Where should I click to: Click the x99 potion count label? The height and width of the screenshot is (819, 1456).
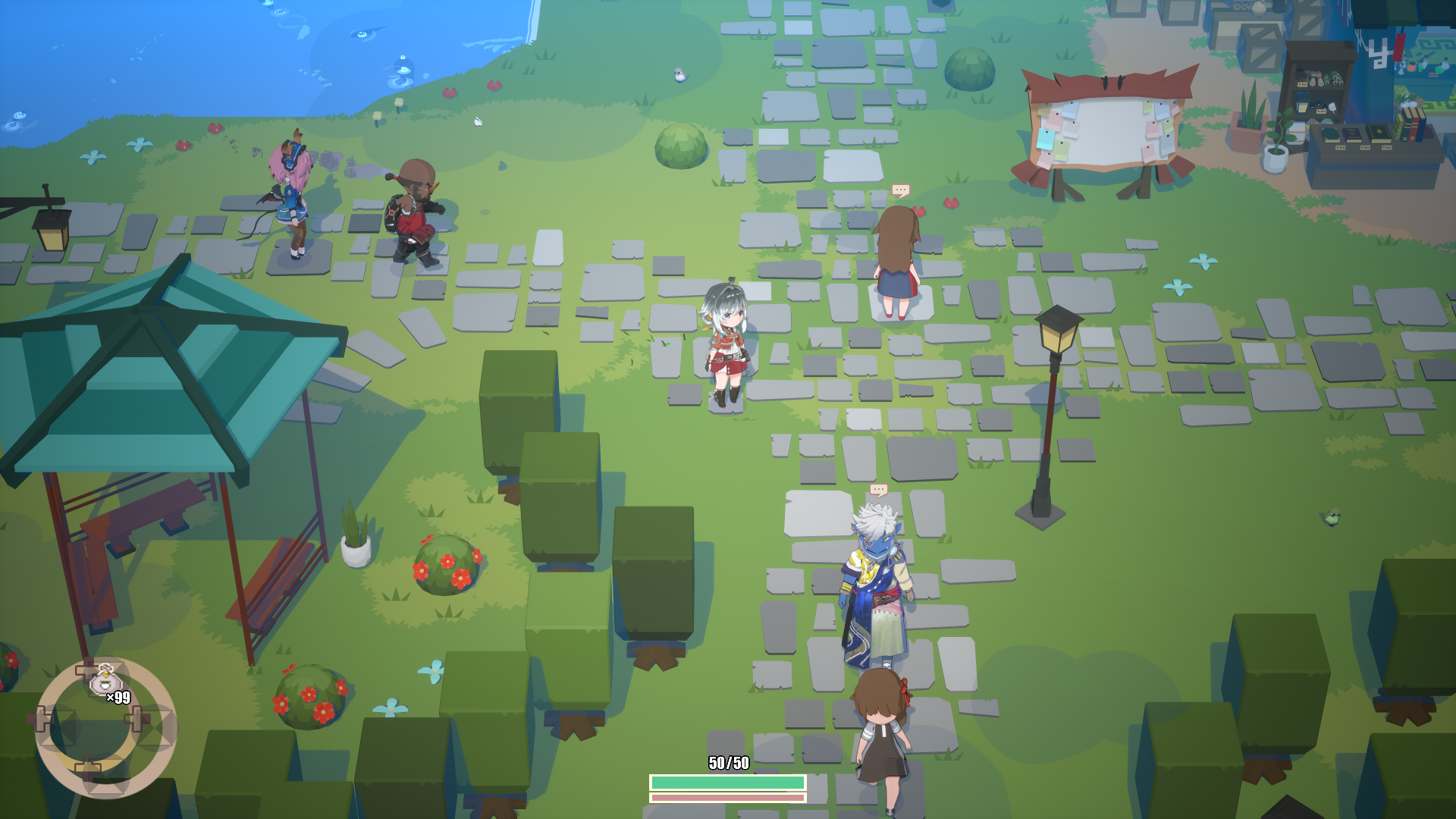click(118, 697)
